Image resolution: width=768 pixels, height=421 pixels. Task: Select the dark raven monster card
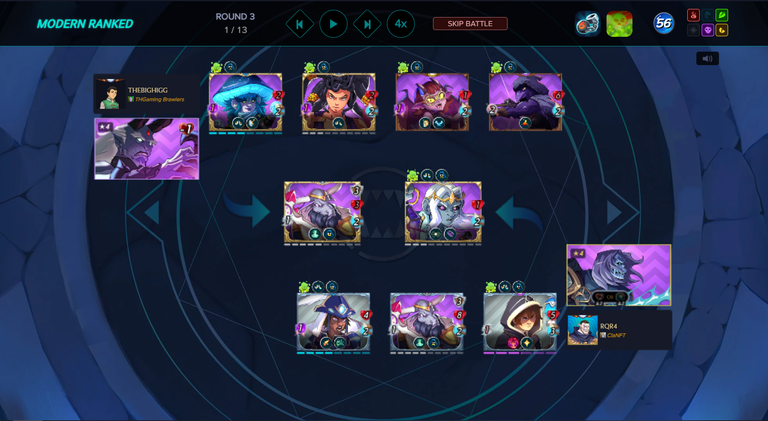[525, 102]
